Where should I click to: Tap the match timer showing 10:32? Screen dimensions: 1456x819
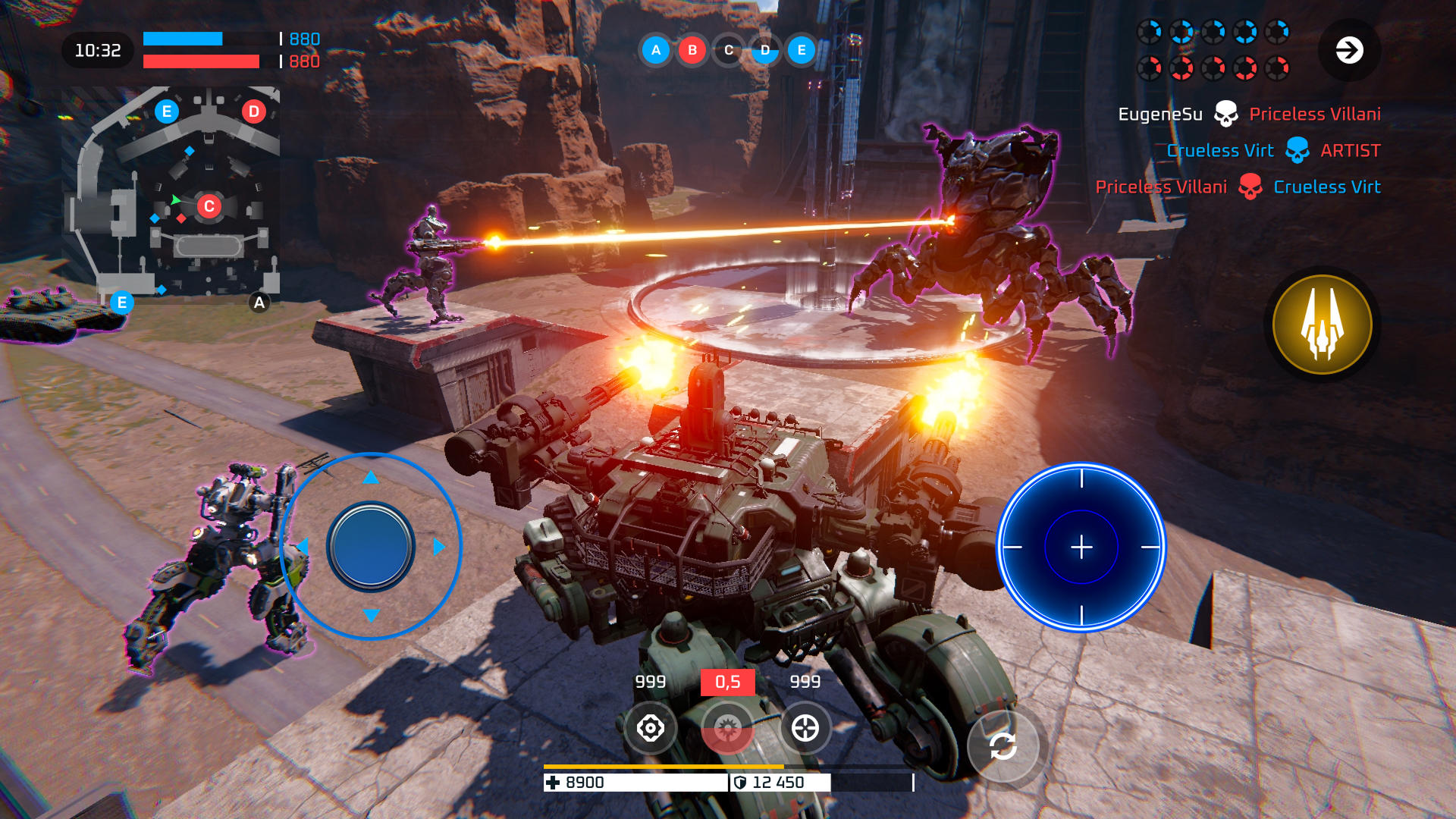[99, 50]
